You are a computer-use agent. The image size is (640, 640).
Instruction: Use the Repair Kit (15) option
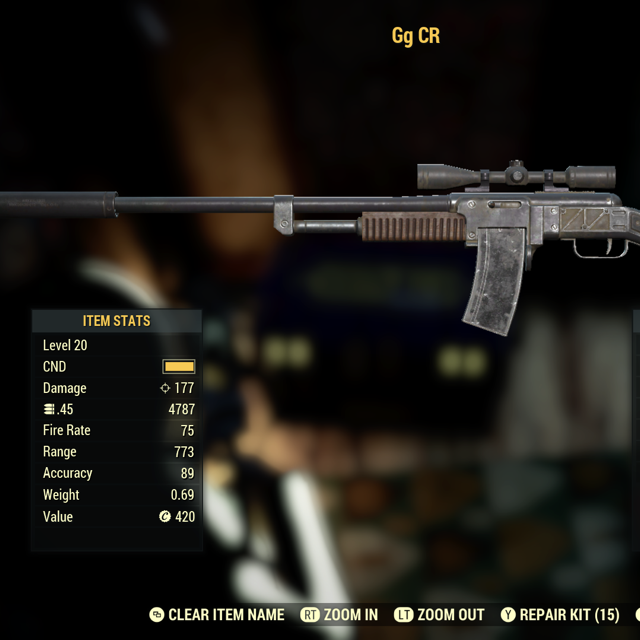click(x=569, y=615)
